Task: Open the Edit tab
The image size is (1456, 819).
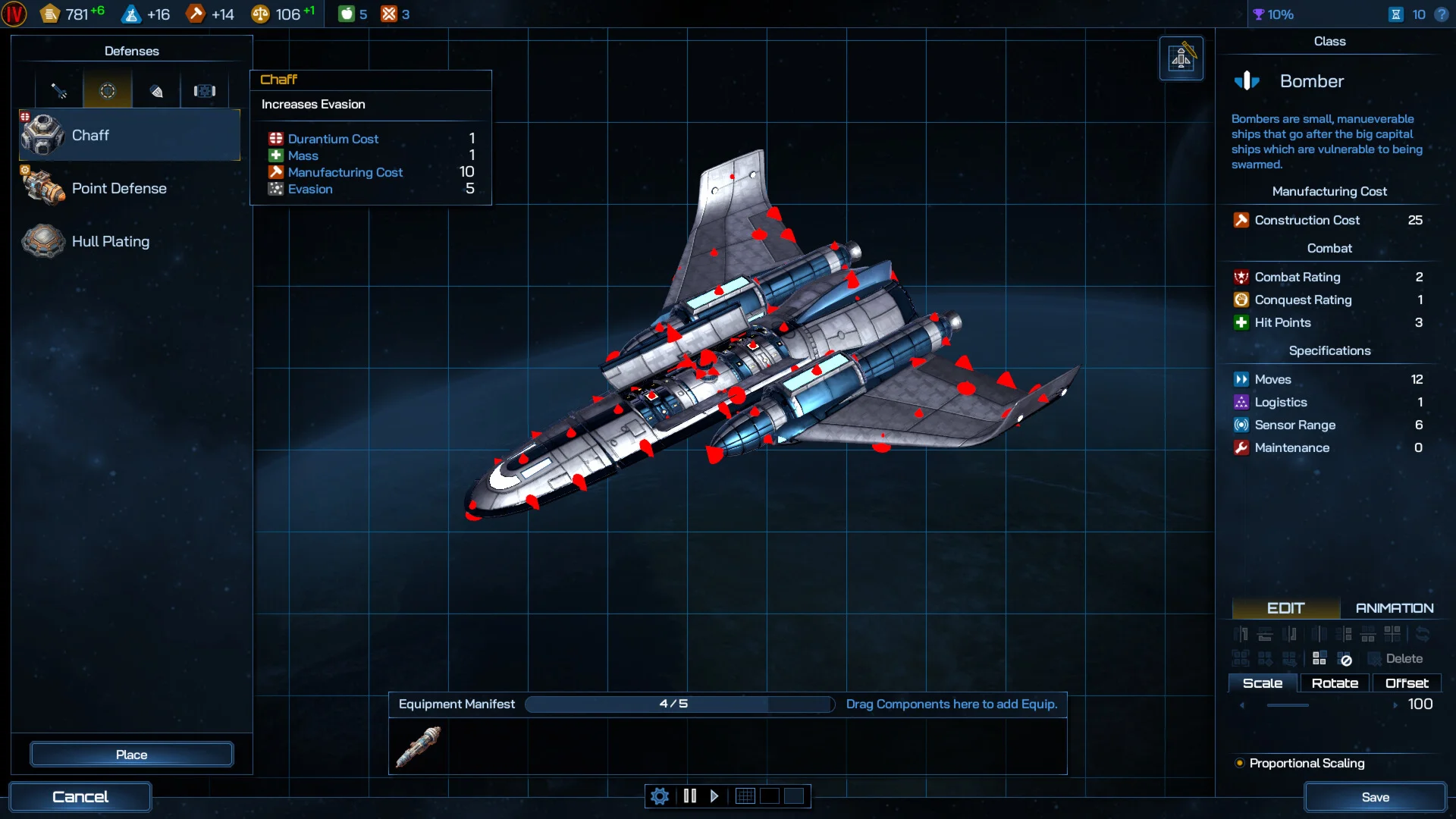Action: pyautogui.click(x=1285, y=608)
